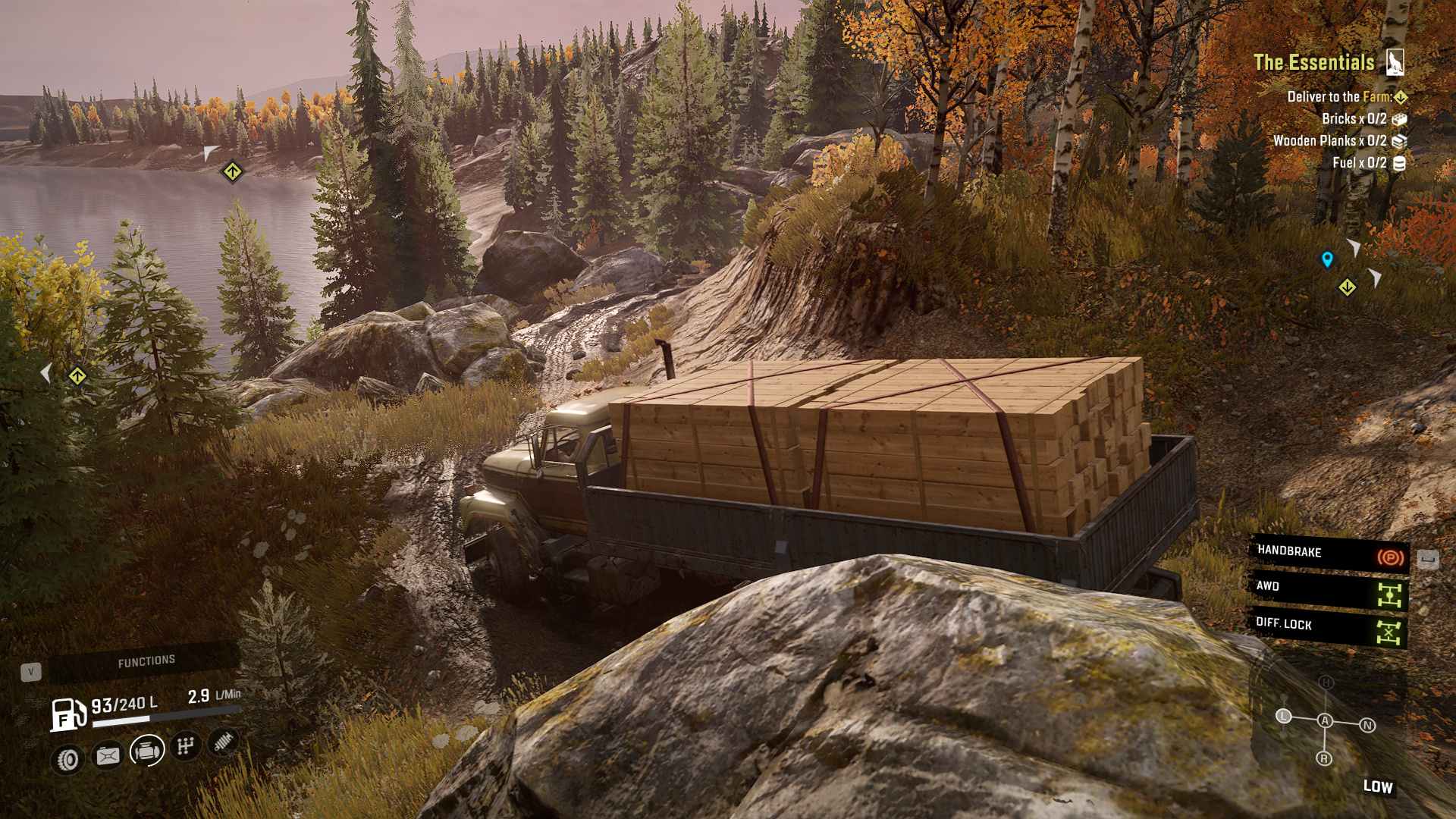
Task: Select the suspension spring icon
Action: click(222, 742)
